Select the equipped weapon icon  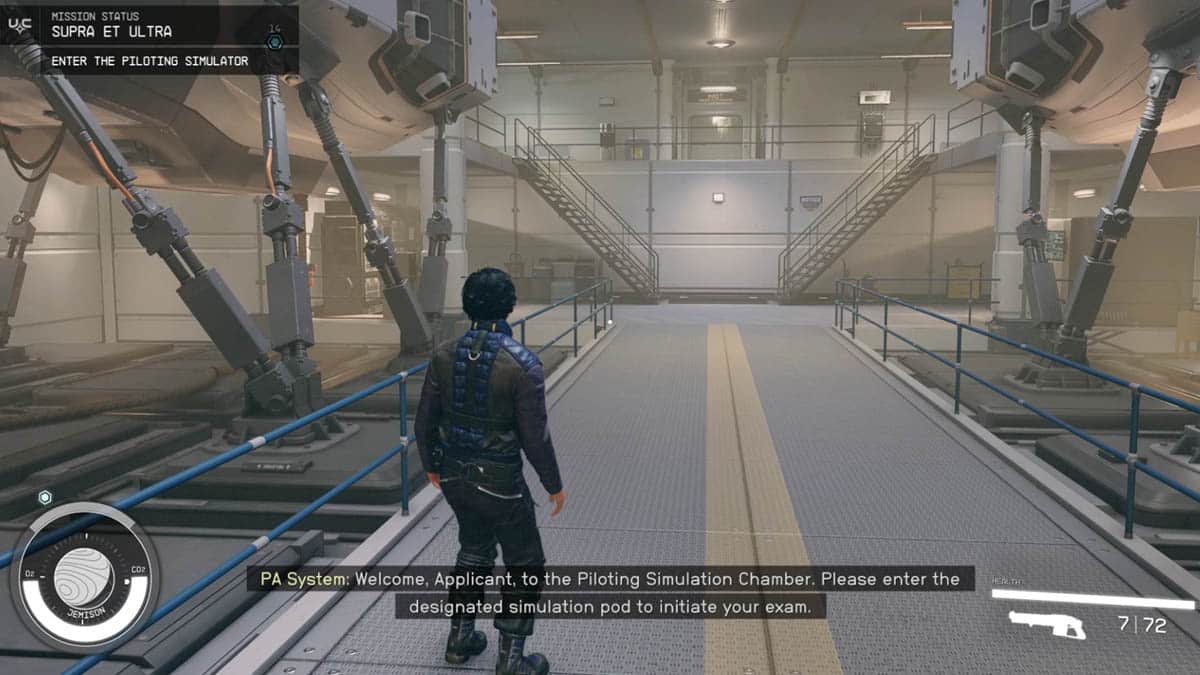pos(1046,625)
